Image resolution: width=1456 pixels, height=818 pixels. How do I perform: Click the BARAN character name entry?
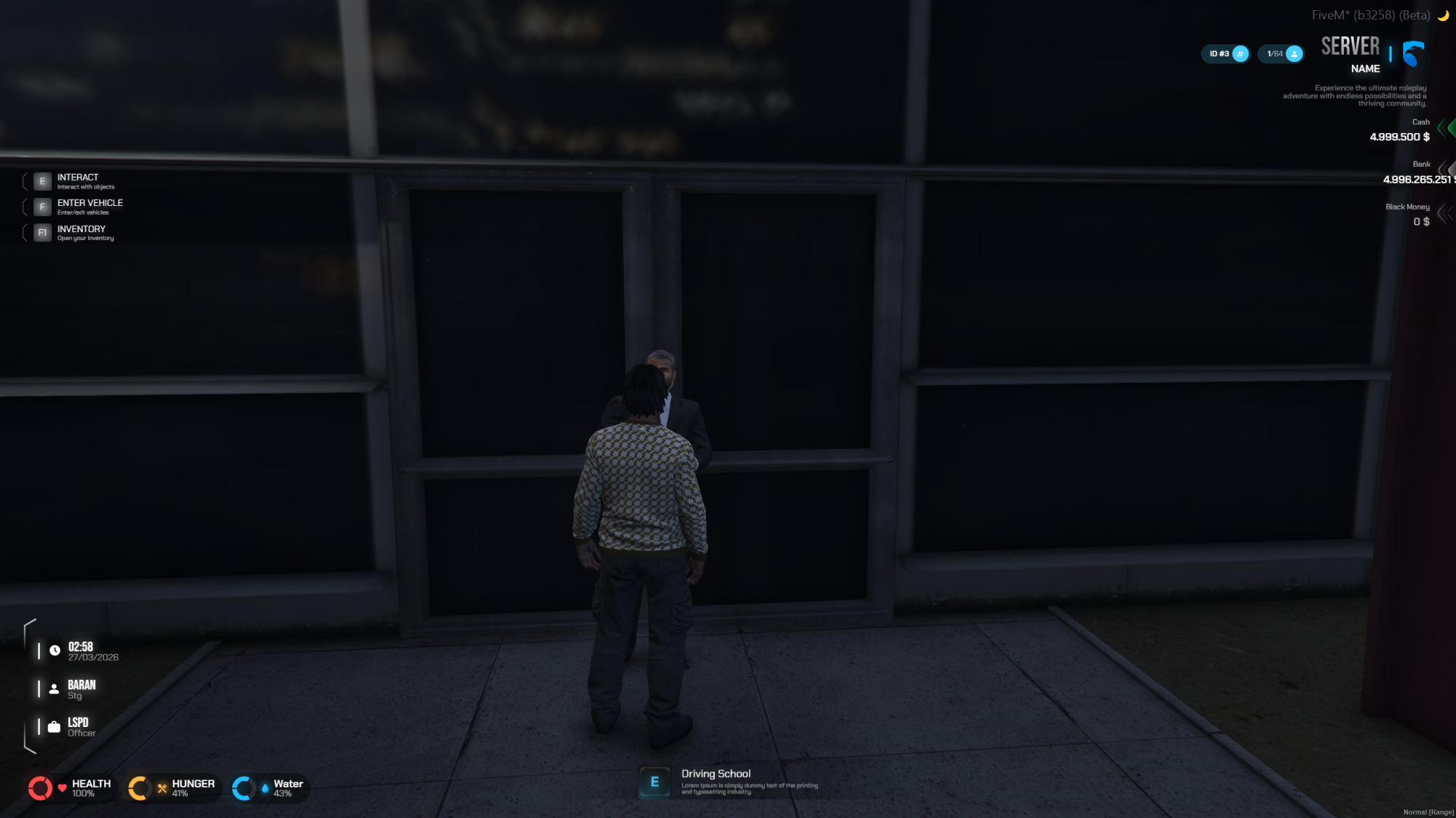coord(80,689)
